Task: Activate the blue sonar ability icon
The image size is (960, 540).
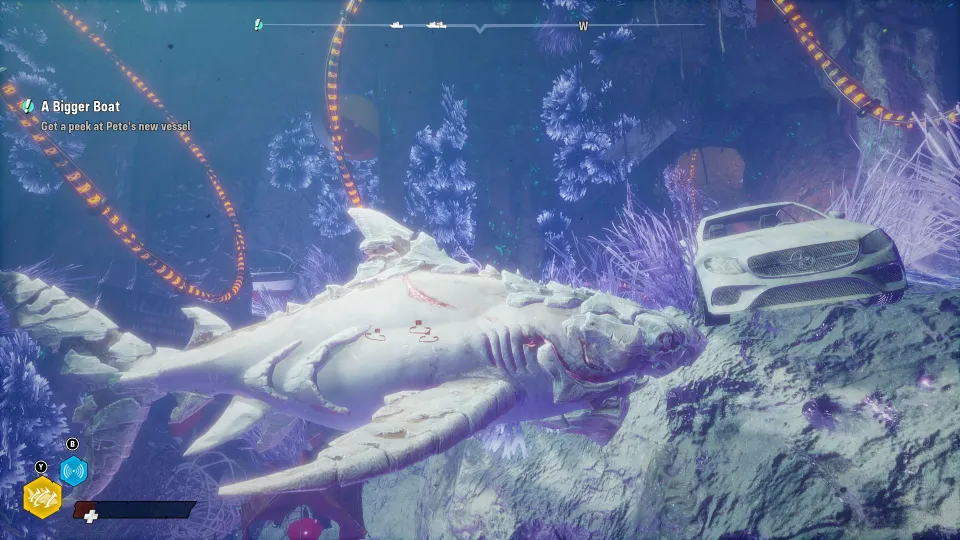Action: coord(73,471)
